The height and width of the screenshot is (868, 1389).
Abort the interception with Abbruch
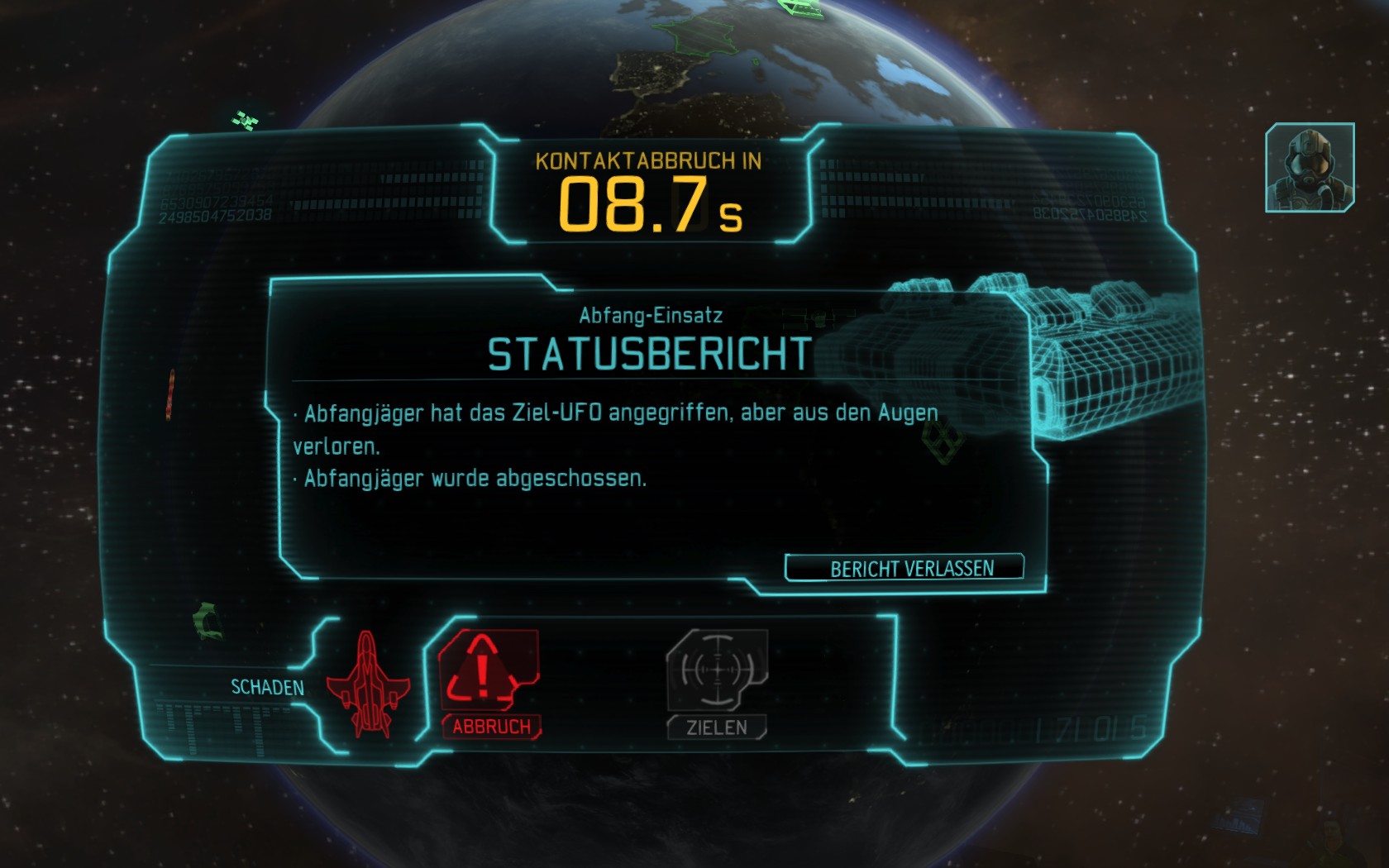point(489,682)
